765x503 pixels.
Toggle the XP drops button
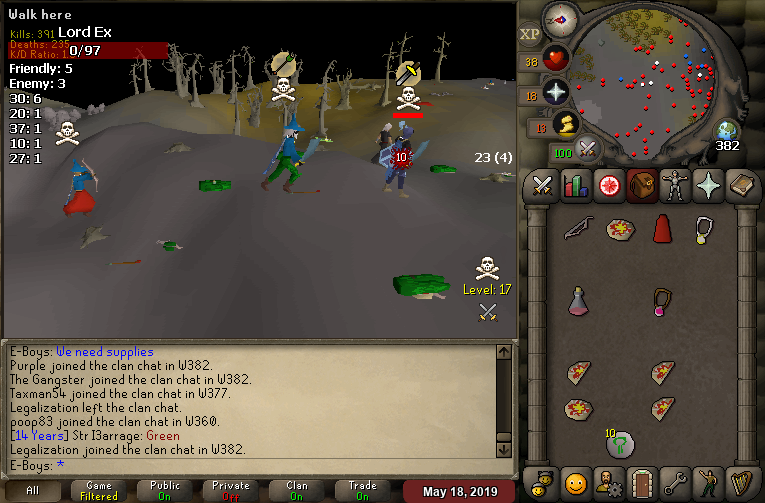(530, 33)
